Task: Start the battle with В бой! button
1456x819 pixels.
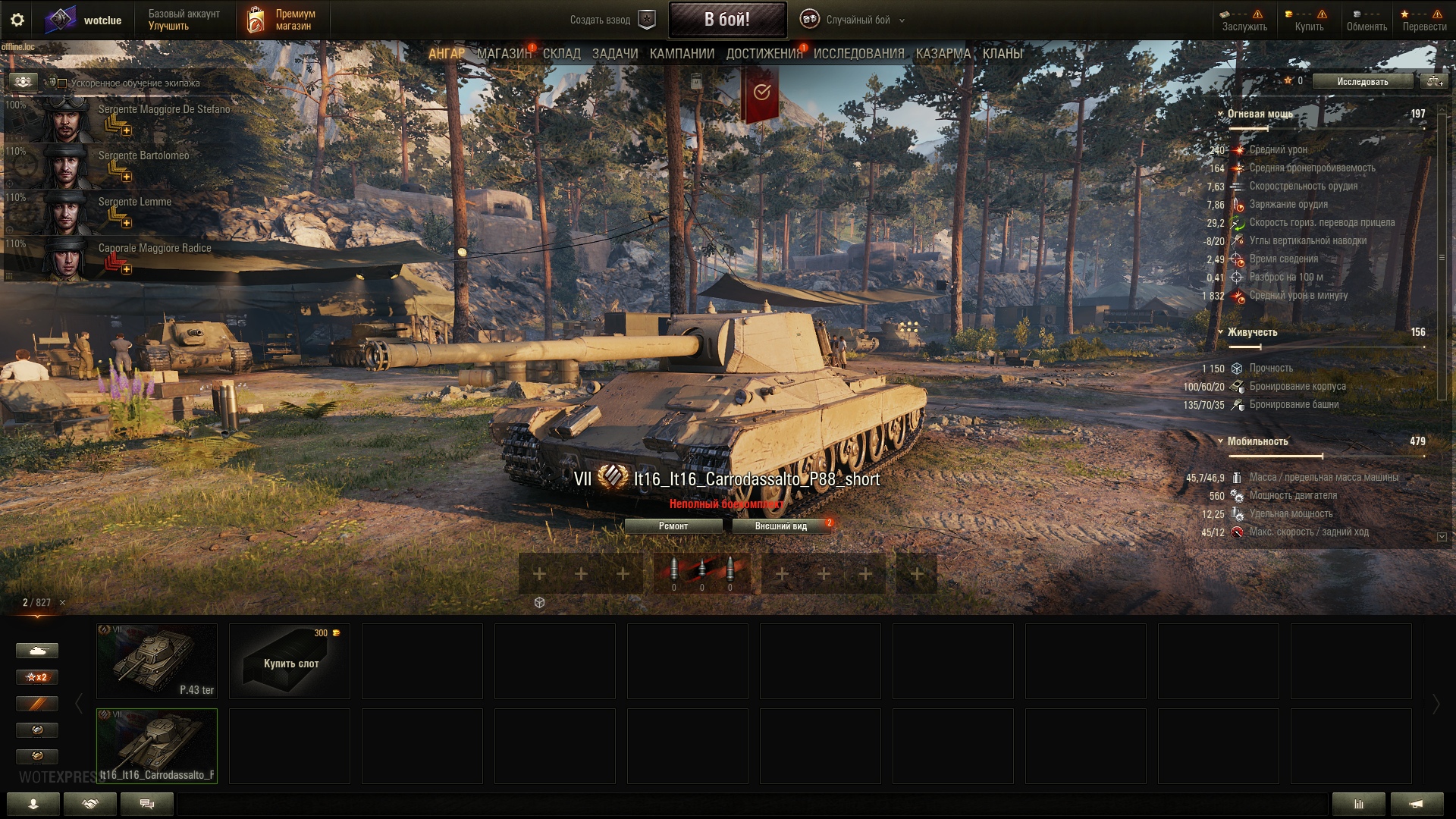Action: pos(726,20)
